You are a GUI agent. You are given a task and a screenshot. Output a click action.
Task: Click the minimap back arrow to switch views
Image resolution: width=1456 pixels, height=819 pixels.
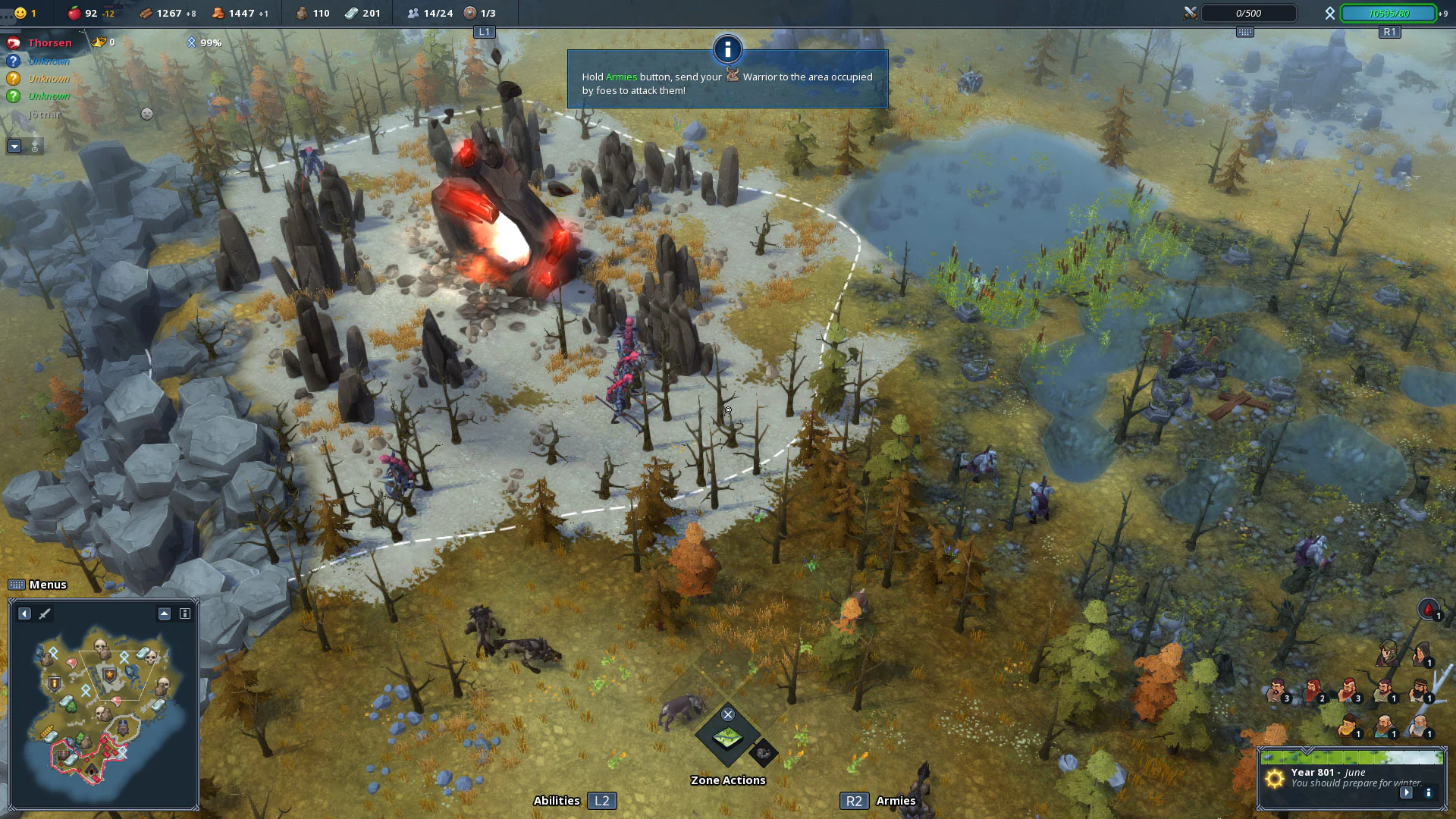tap(24, 614)
